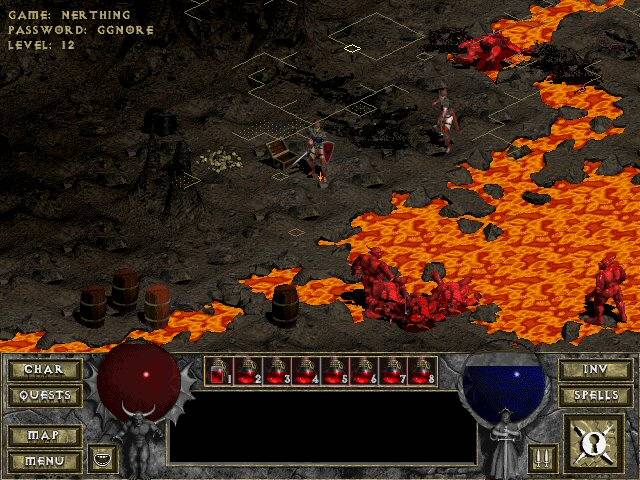Screen dimensions: 640x480
Task: Open the game MENU
Action: pyautogui.click(x=44, y=461)
